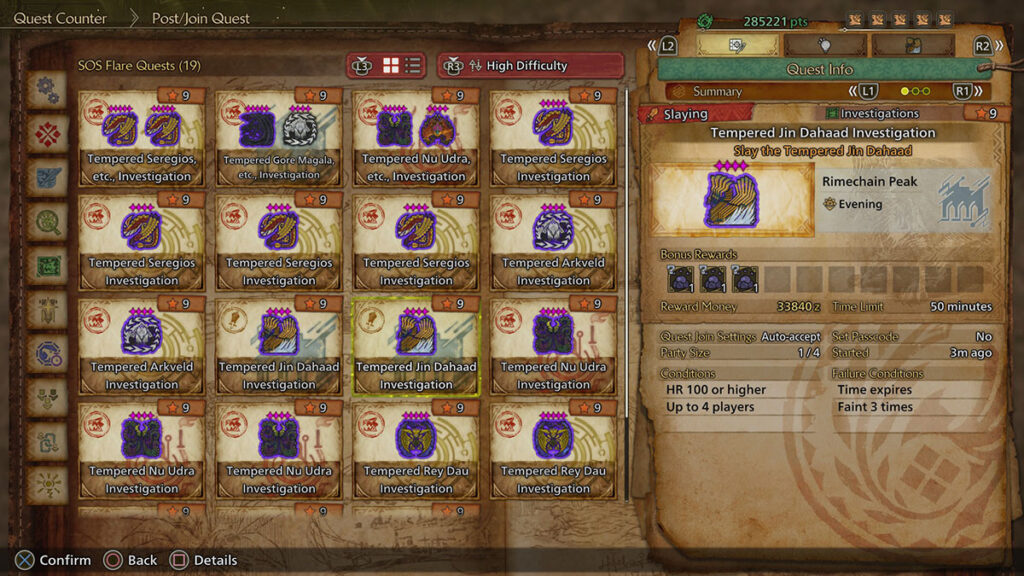The width and height of the screenshot is (1024, 576).
Task: Pick the blue octagon category icon
Action: (47, 353)
